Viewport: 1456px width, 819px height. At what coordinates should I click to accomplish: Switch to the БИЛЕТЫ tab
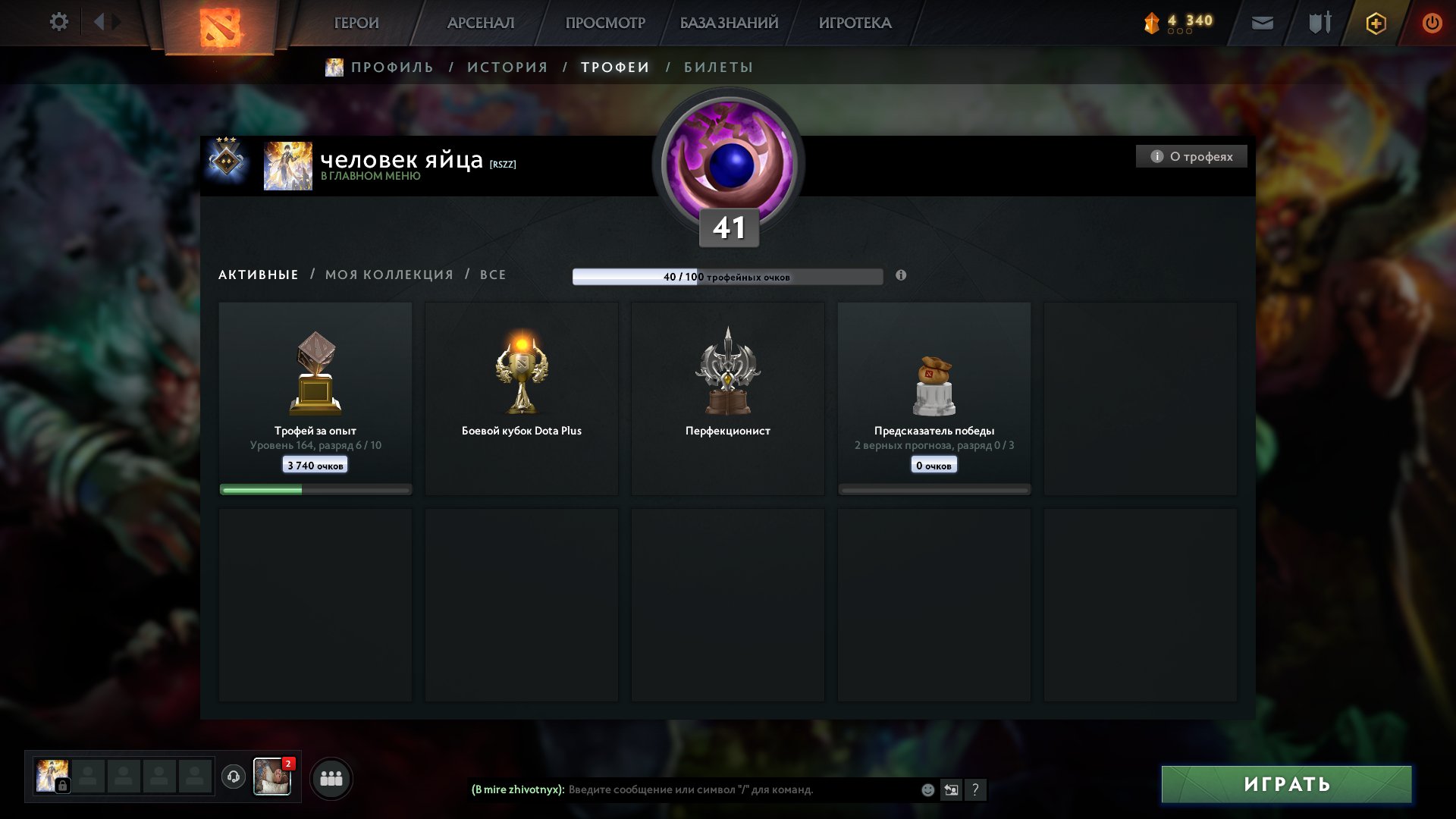click(718, 67)
